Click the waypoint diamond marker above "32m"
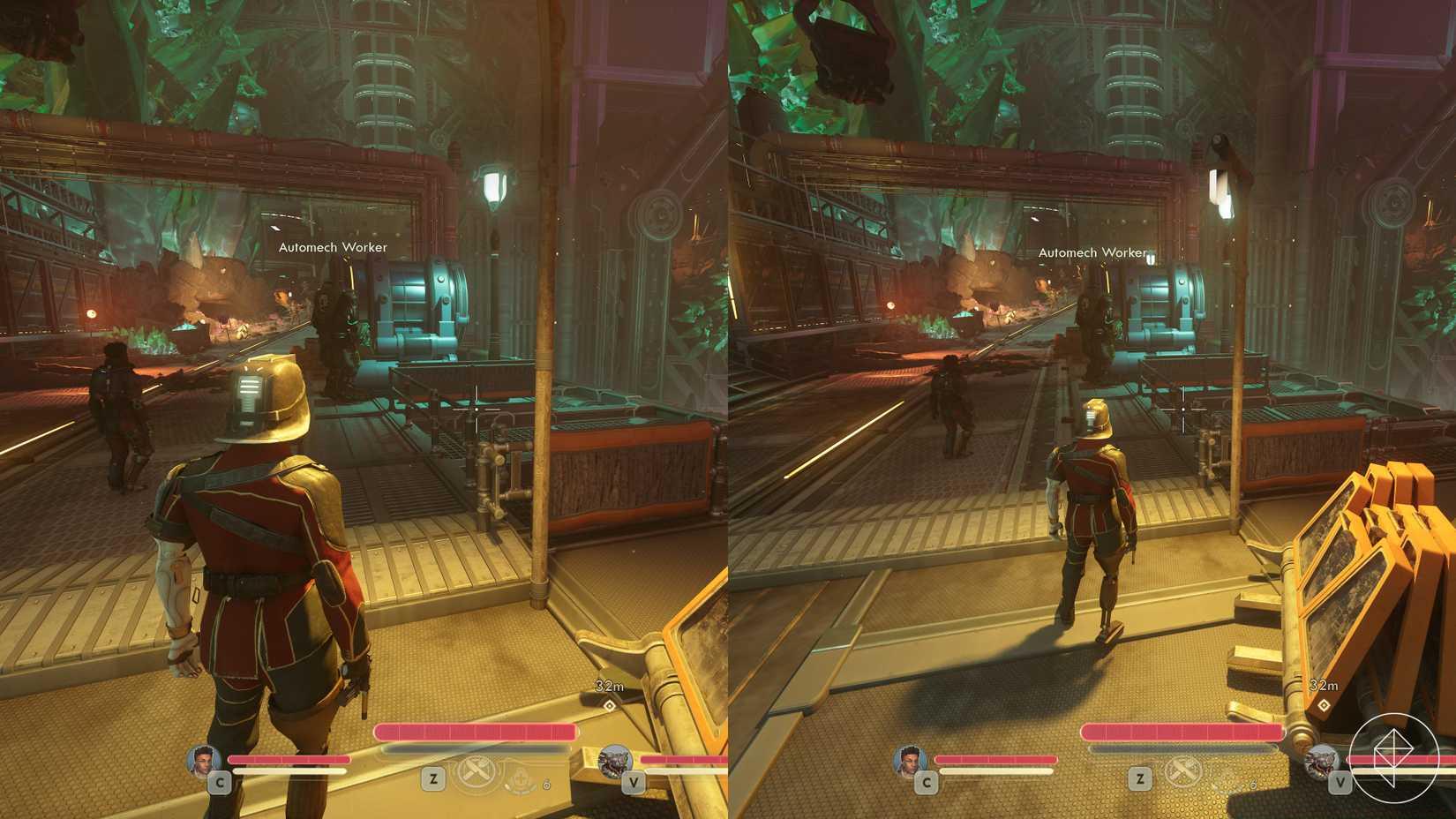 click(x=610, y=704)
